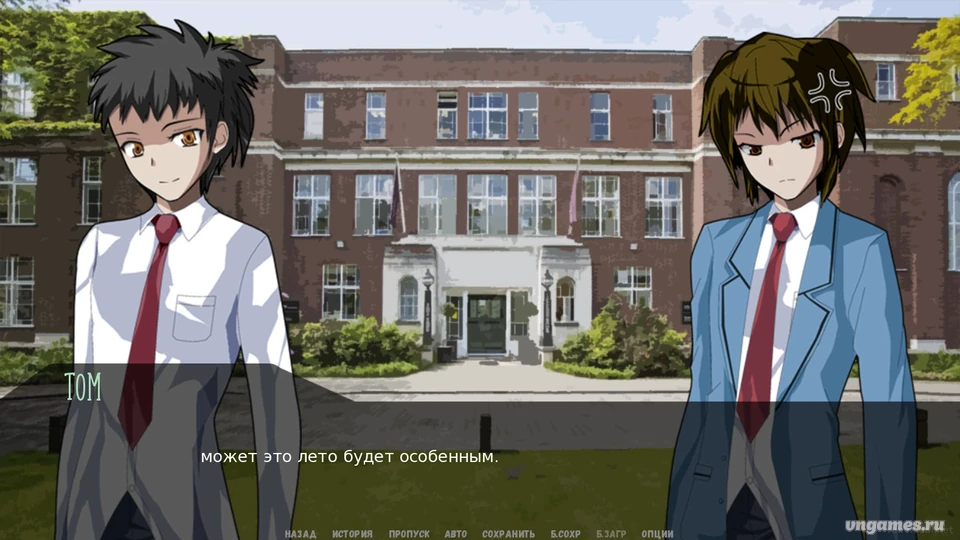This screenshot has height=540, width=960.
Task: Quick save with Б.Сохр
Action: (566, 534)
